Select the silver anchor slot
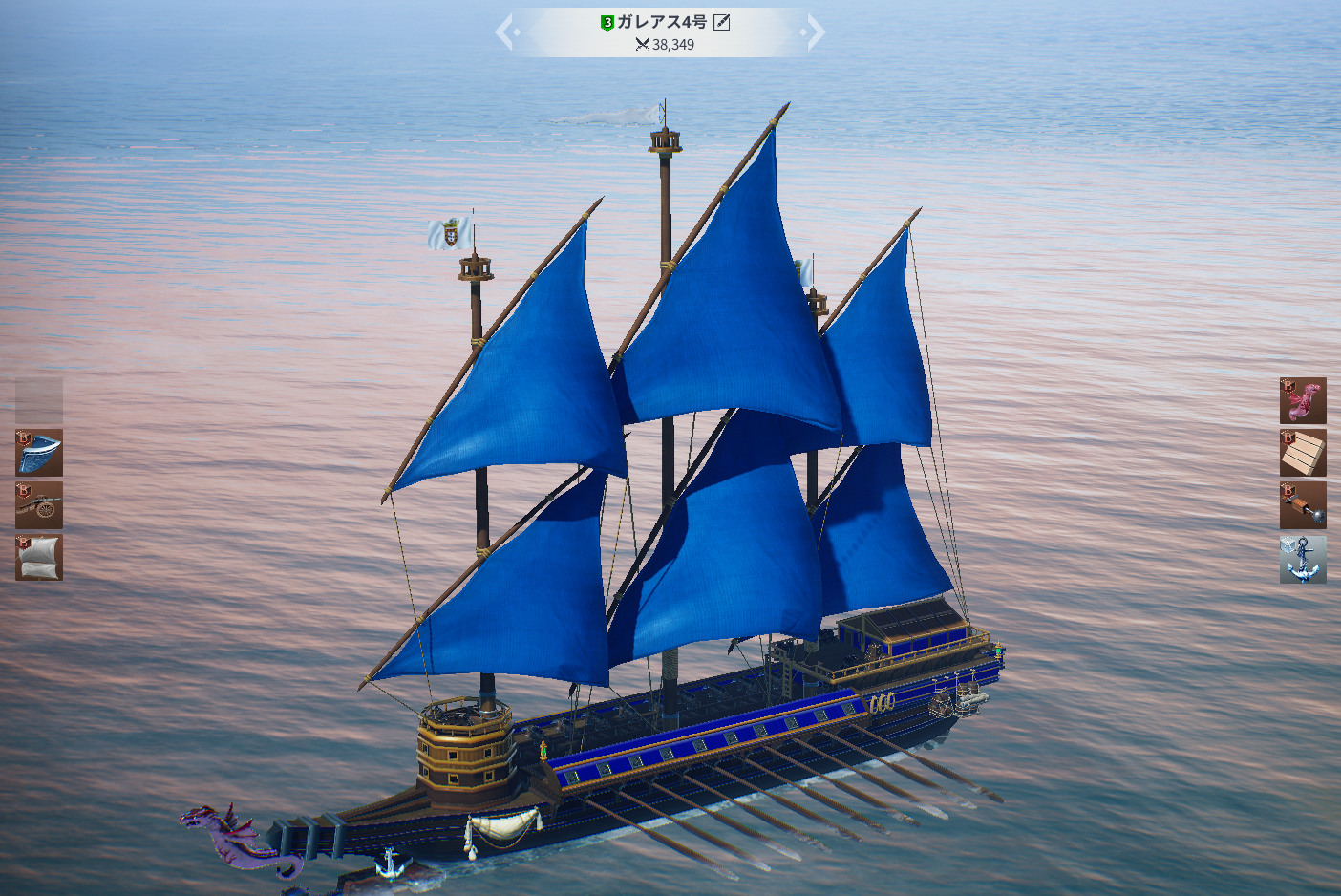This screenshot has width=1341, height=896. click(x=1303, y=559)
